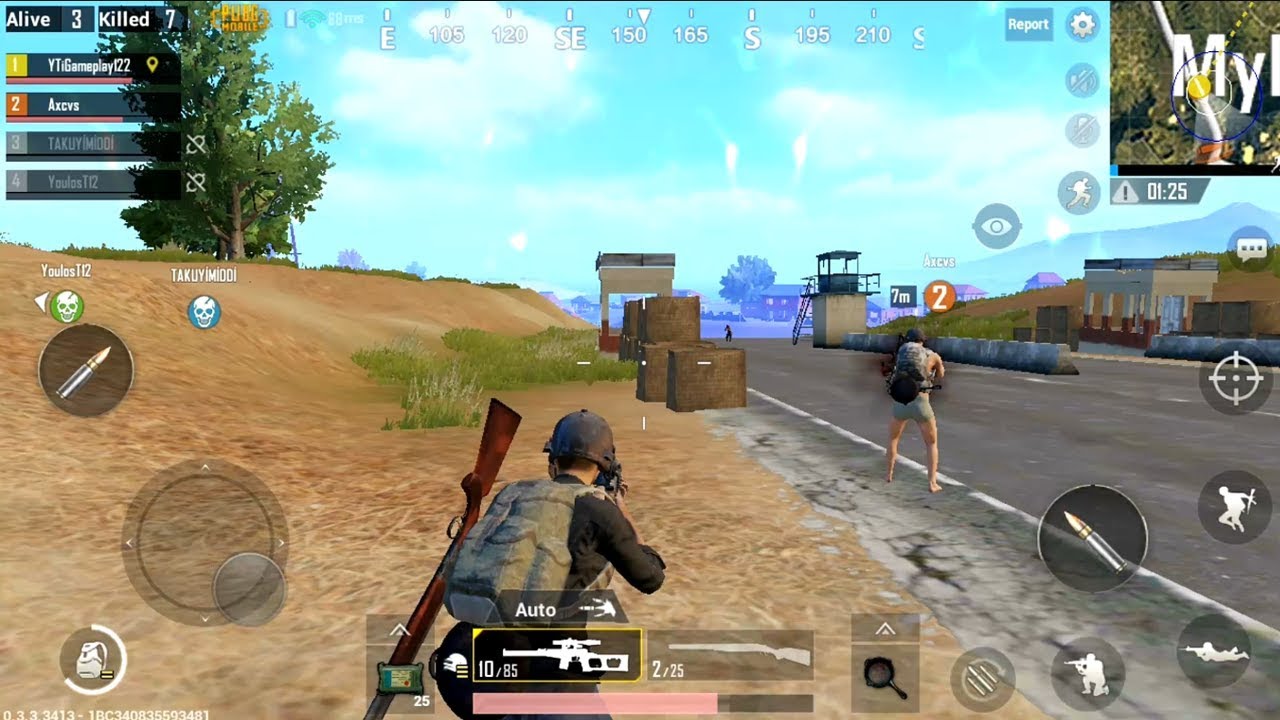Open the full map from the minimap

pyautogui.click(x=1195, y=85)
